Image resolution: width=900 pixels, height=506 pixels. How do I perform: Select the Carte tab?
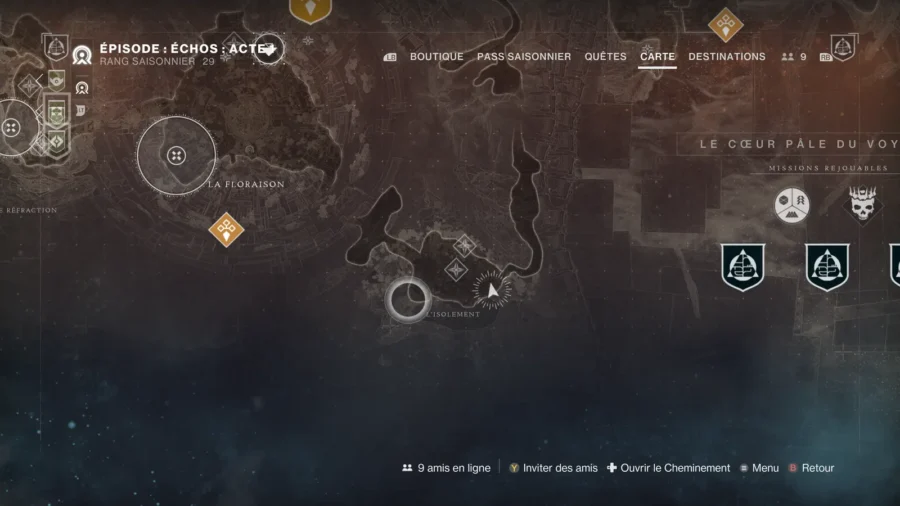[x=657, y=57]
